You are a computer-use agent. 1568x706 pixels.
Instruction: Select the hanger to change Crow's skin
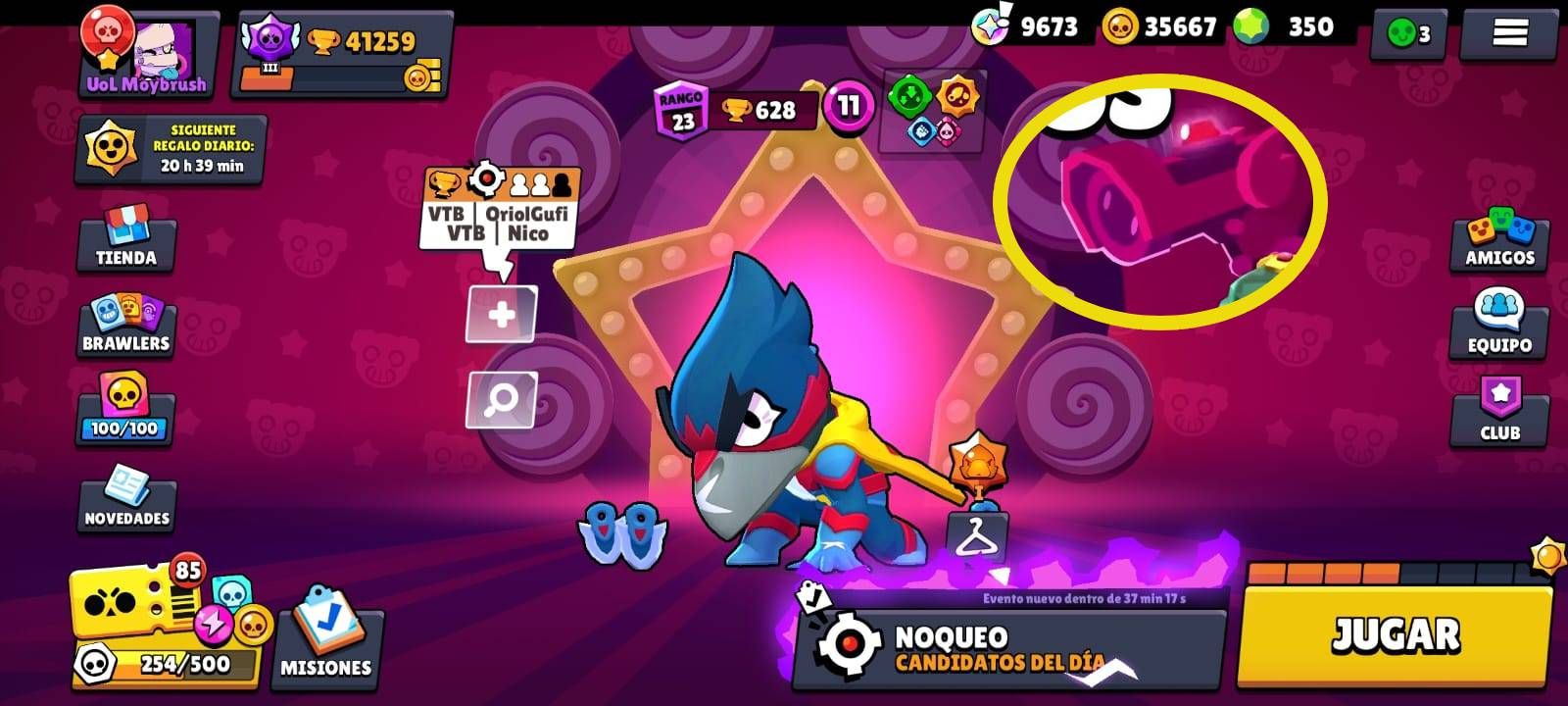[977, 534]
